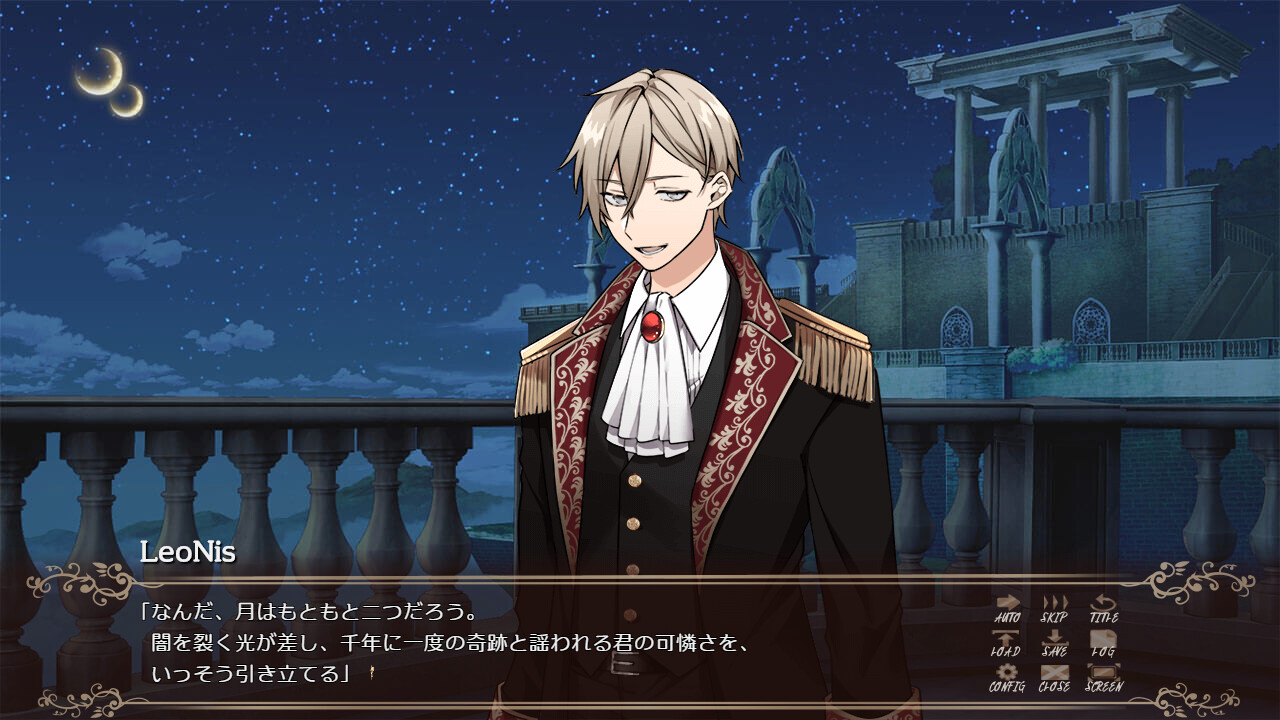Activate the SKIP fast-forward button

(1055, 608)
